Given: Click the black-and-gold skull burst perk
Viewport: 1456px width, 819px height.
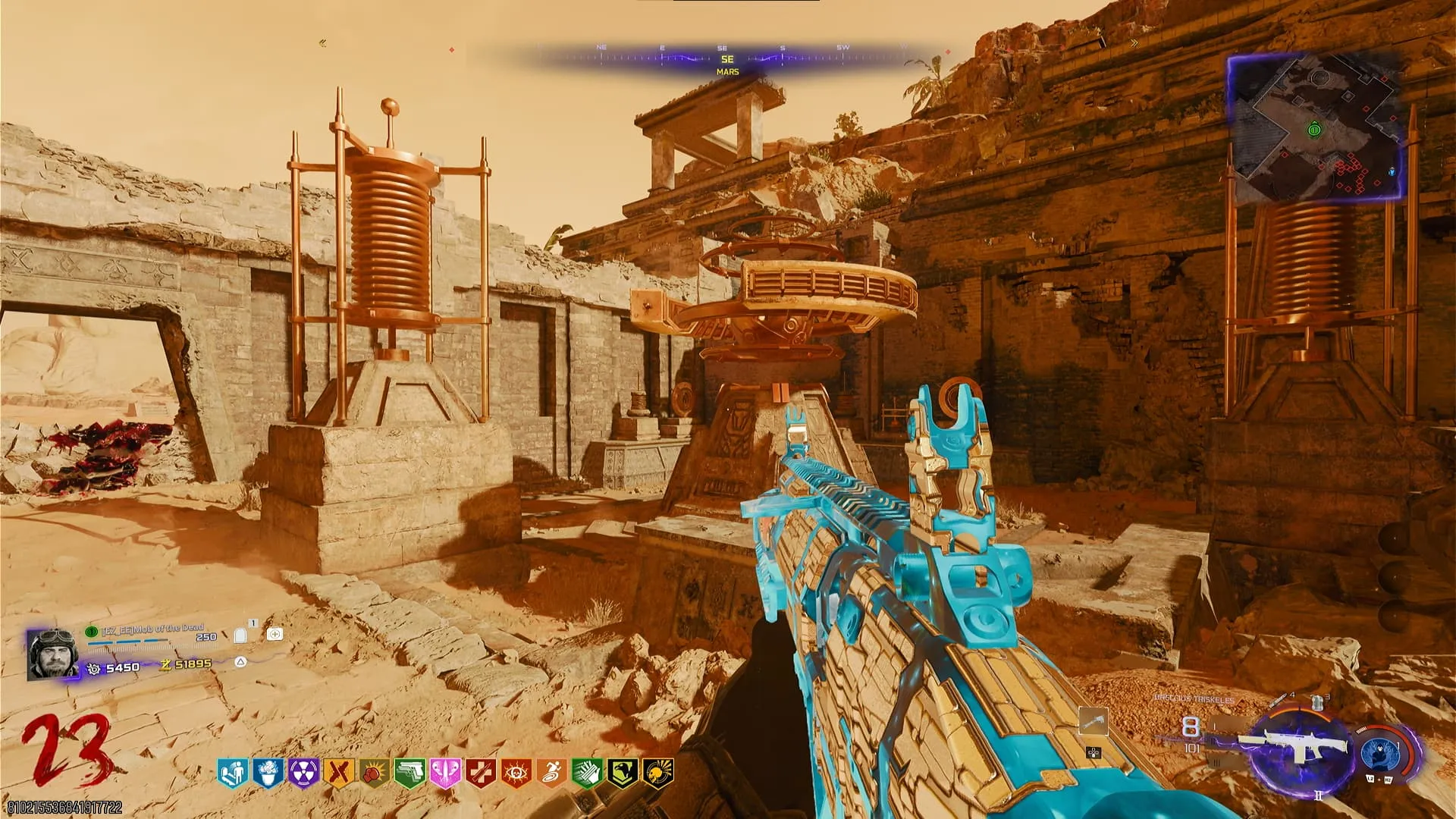Looking at the screenshot, I should point(657,773).
